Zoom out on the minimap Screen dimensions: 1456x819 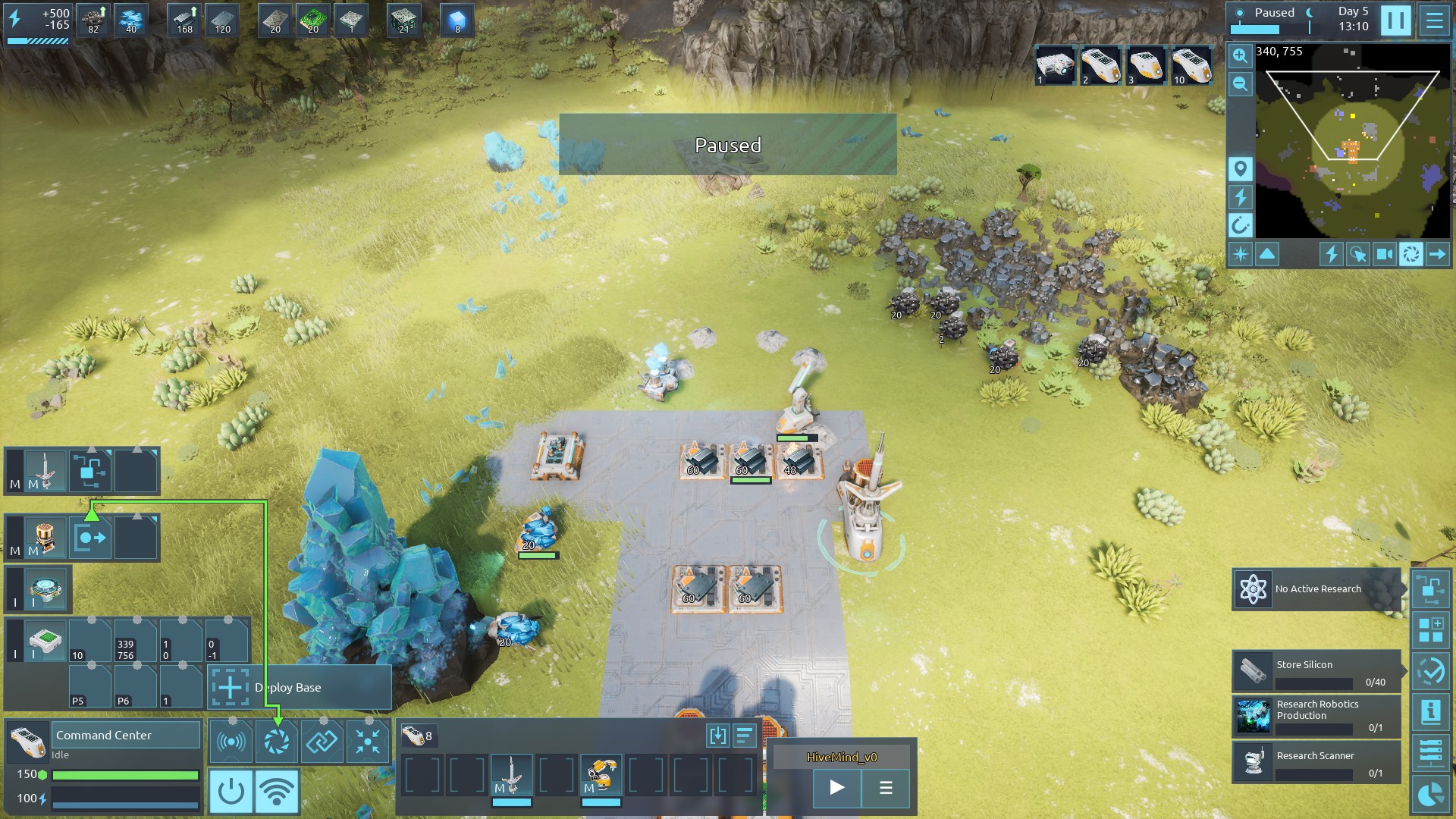point(1240,83)
